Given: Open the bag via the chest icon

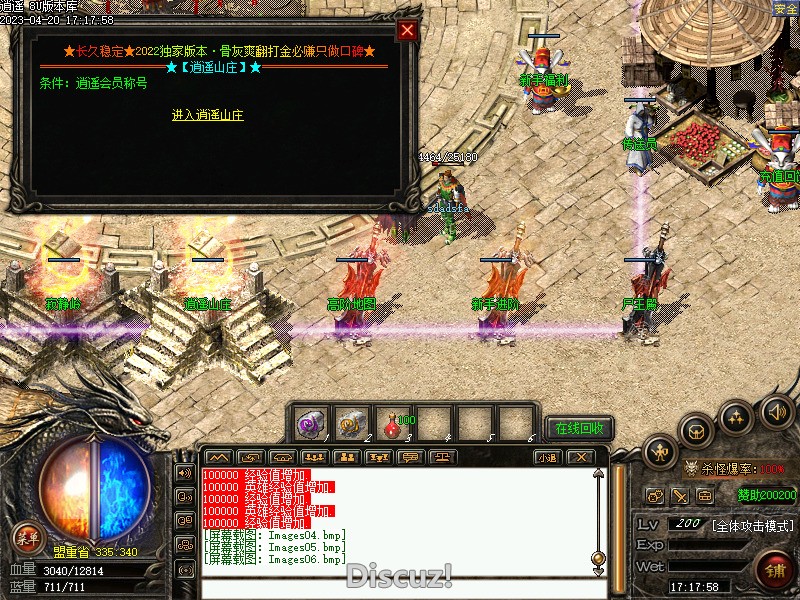Looking at the screenshot, I should pos(696,431).
